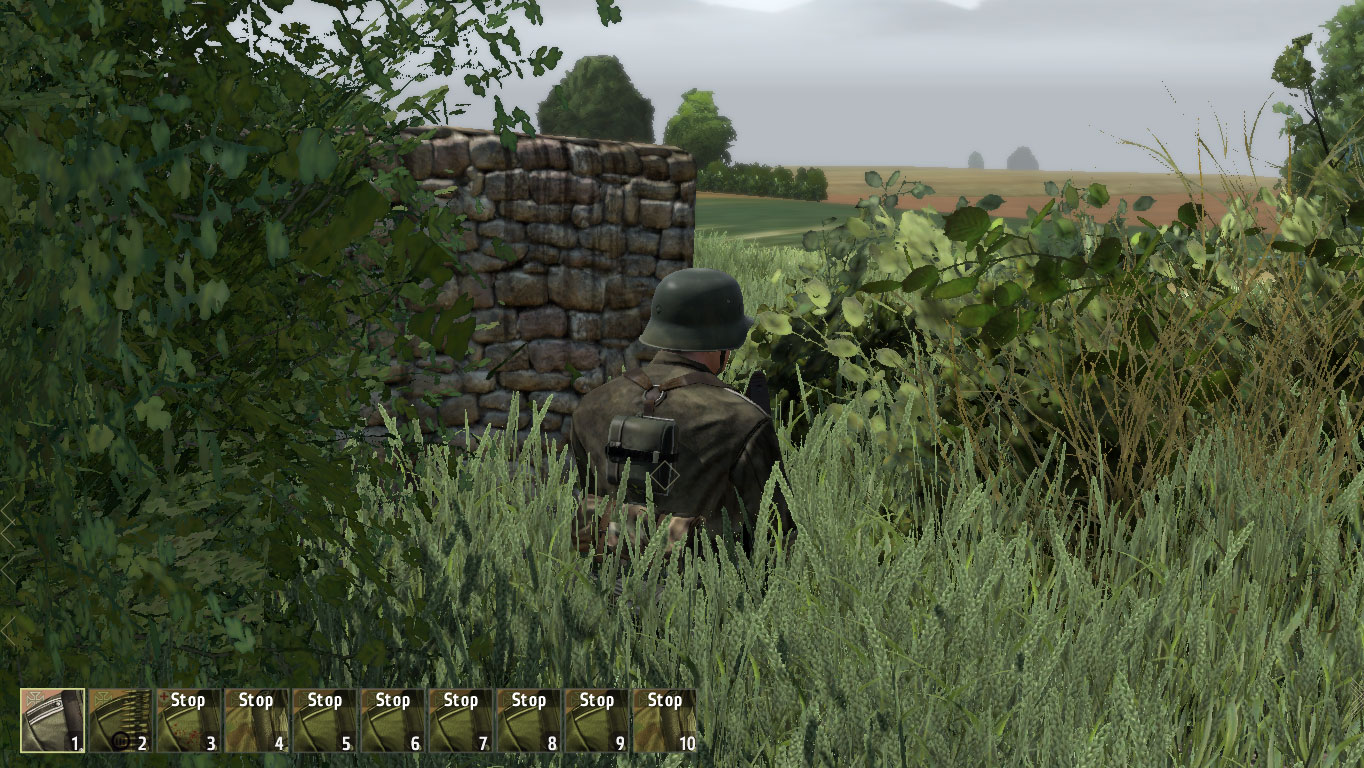Click the Stop command on unit 6
Image resolution: width=1364 pixels, height=768 pixels.
click(x=392, y=701)
